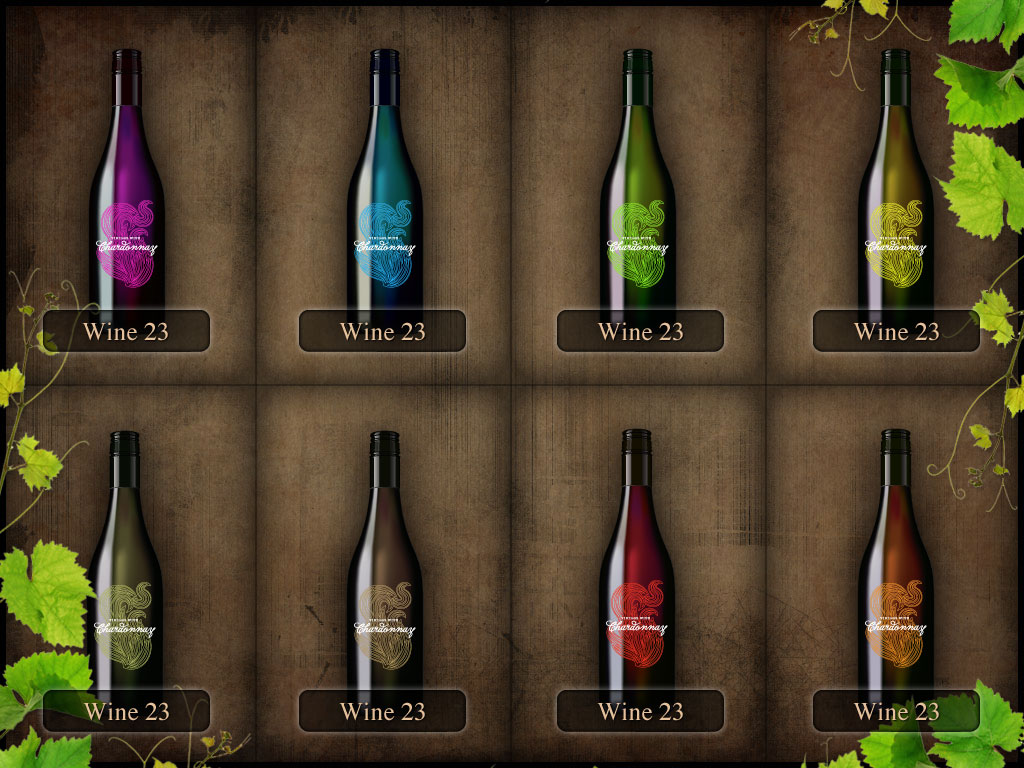Click Wine 23 button below pale olive bottle
This screenshot has height=768, width=1024.
(x=126, y=711)
